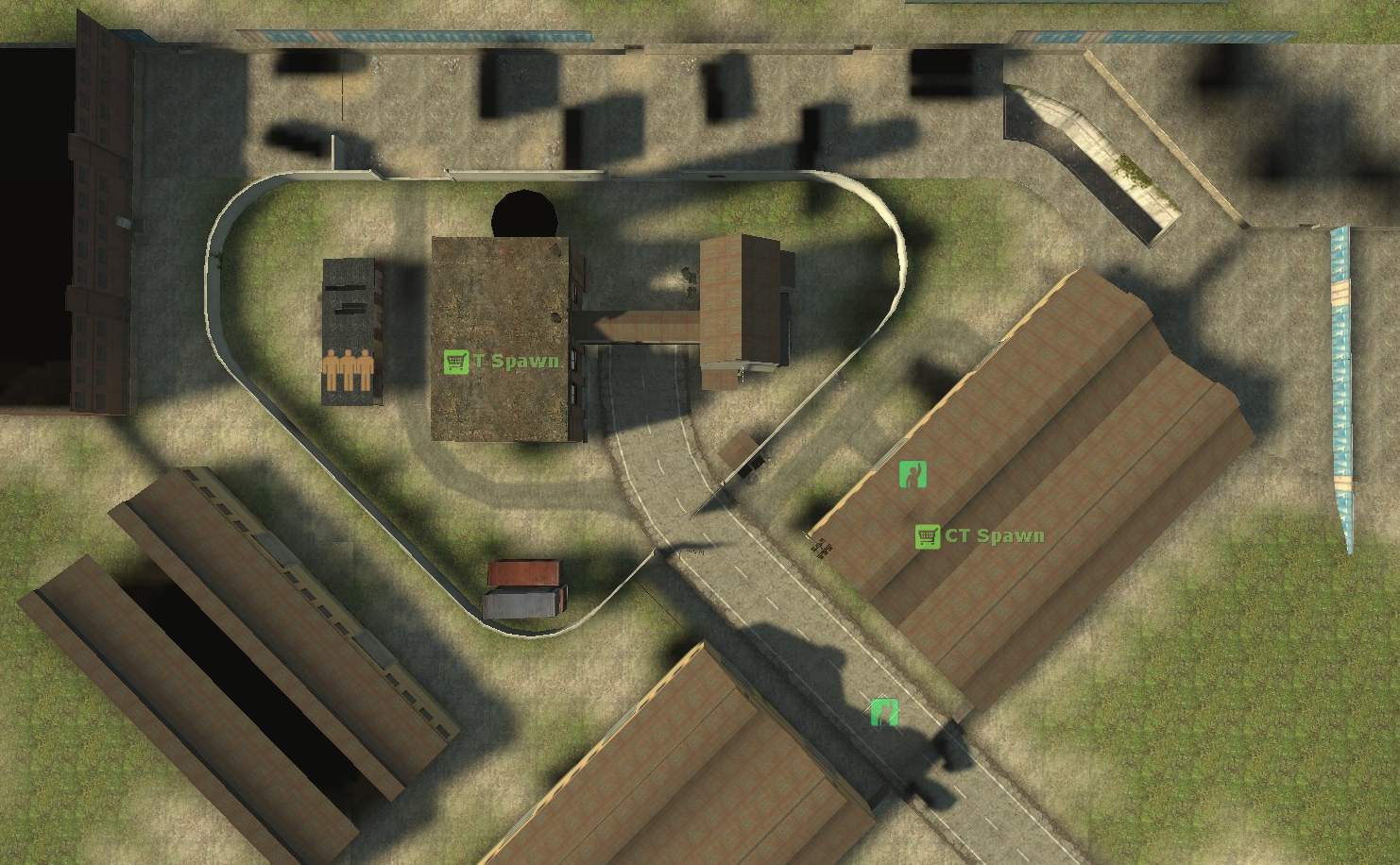Click the CT Spawn text label
1400x865 pixels.
pyautogui.click(x=994, y=535)
